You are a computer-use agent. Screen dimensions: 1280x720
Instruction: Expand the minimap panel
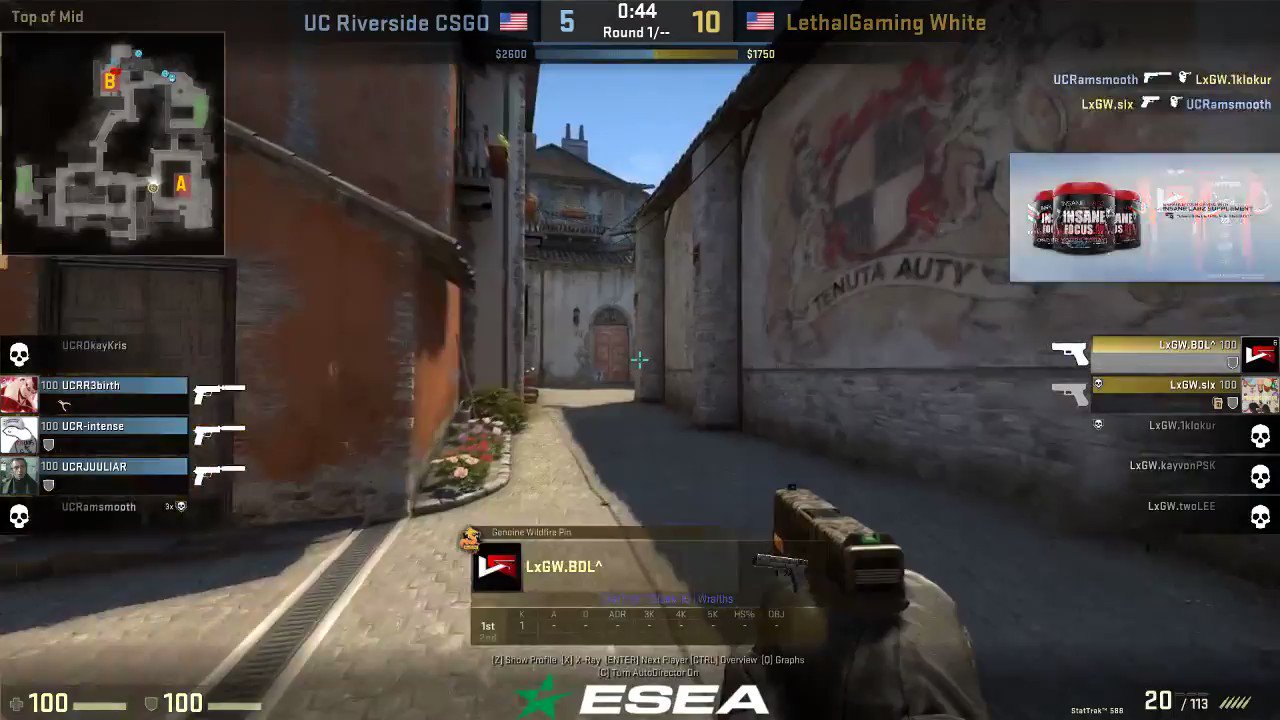(x=113, y=145)
